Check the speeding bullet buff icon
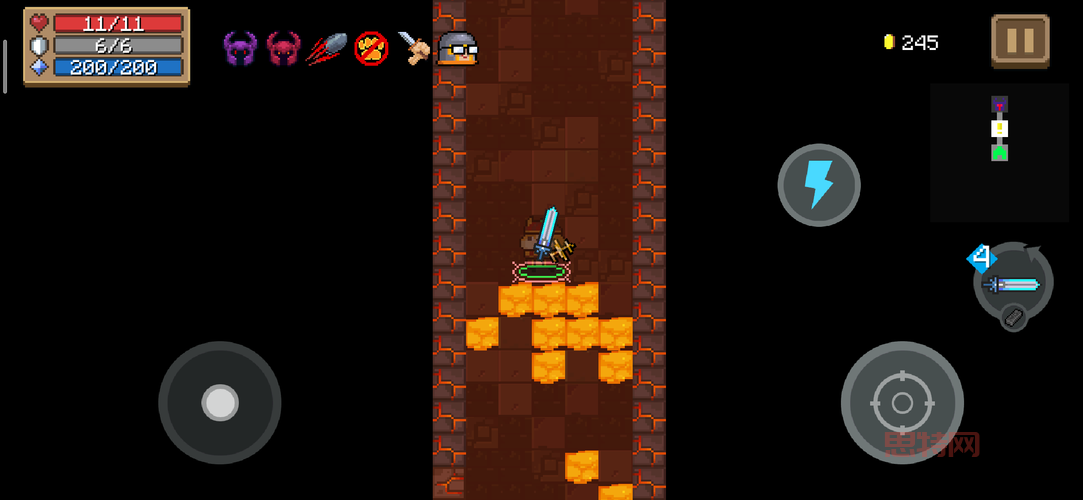The image size is (1083, 500). 327,47
